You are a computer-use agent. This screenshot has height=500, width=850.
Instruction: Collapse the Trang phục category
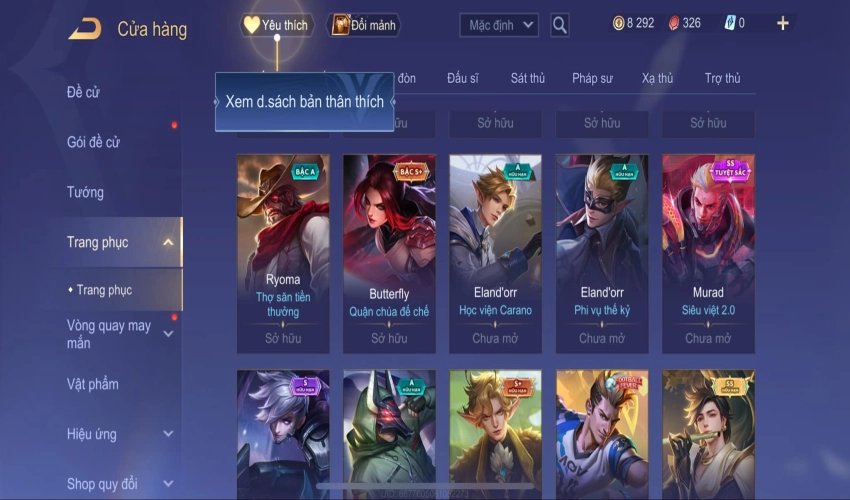coord(167,242)
